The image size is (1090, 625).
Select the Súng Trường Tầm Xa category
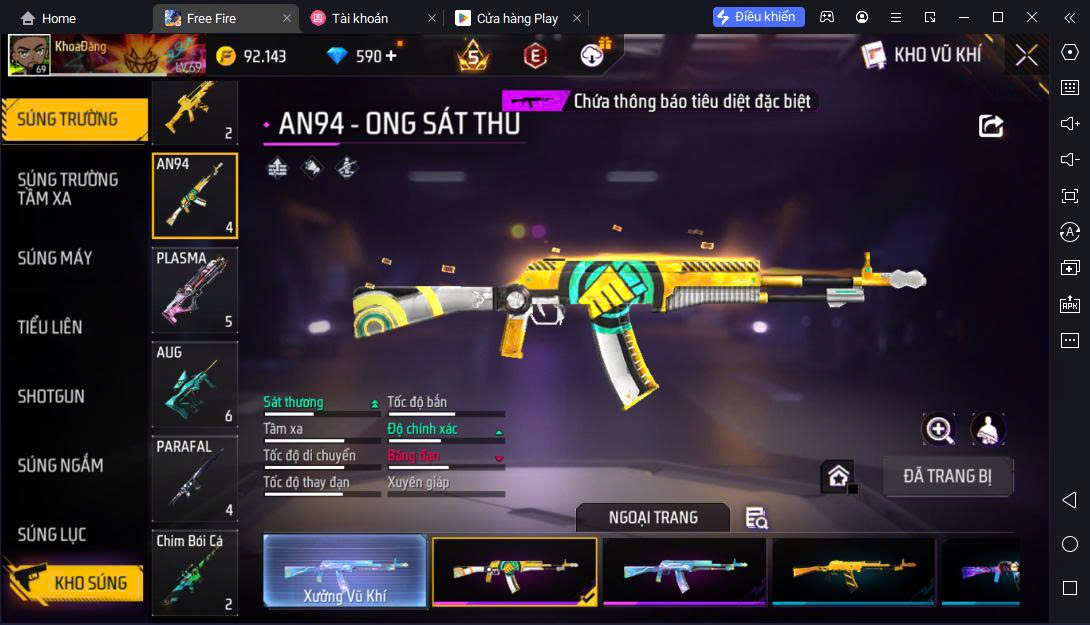(68, 188)
